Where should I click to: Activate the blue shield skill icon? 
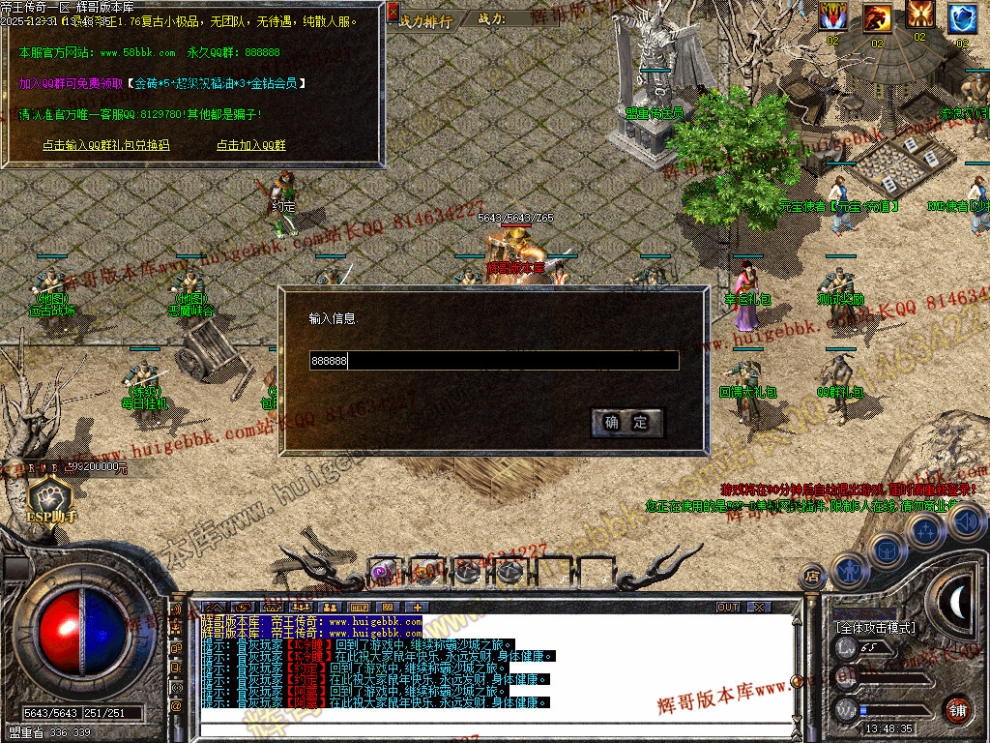962,17
